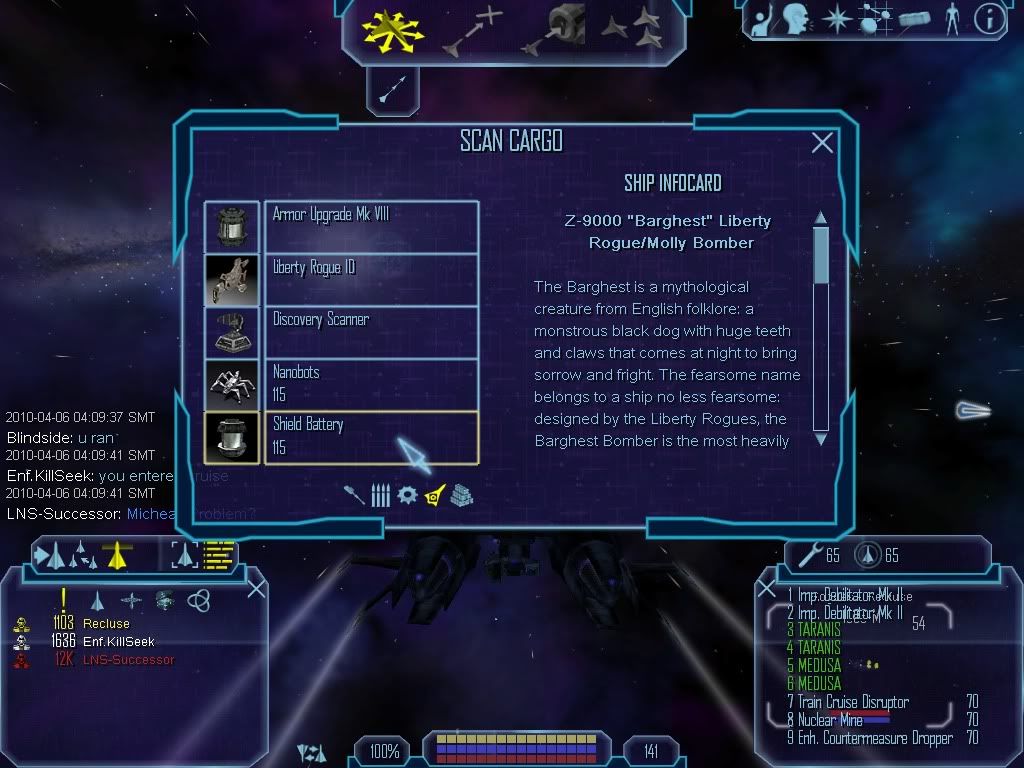Select the Liberty Rogue ID cargo row

[x=370, y=279]
